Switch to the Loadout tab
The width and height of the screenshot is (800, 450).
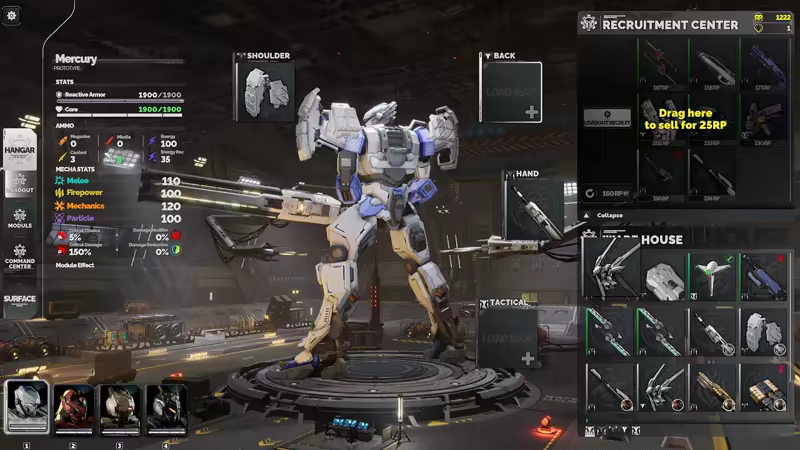20,182
